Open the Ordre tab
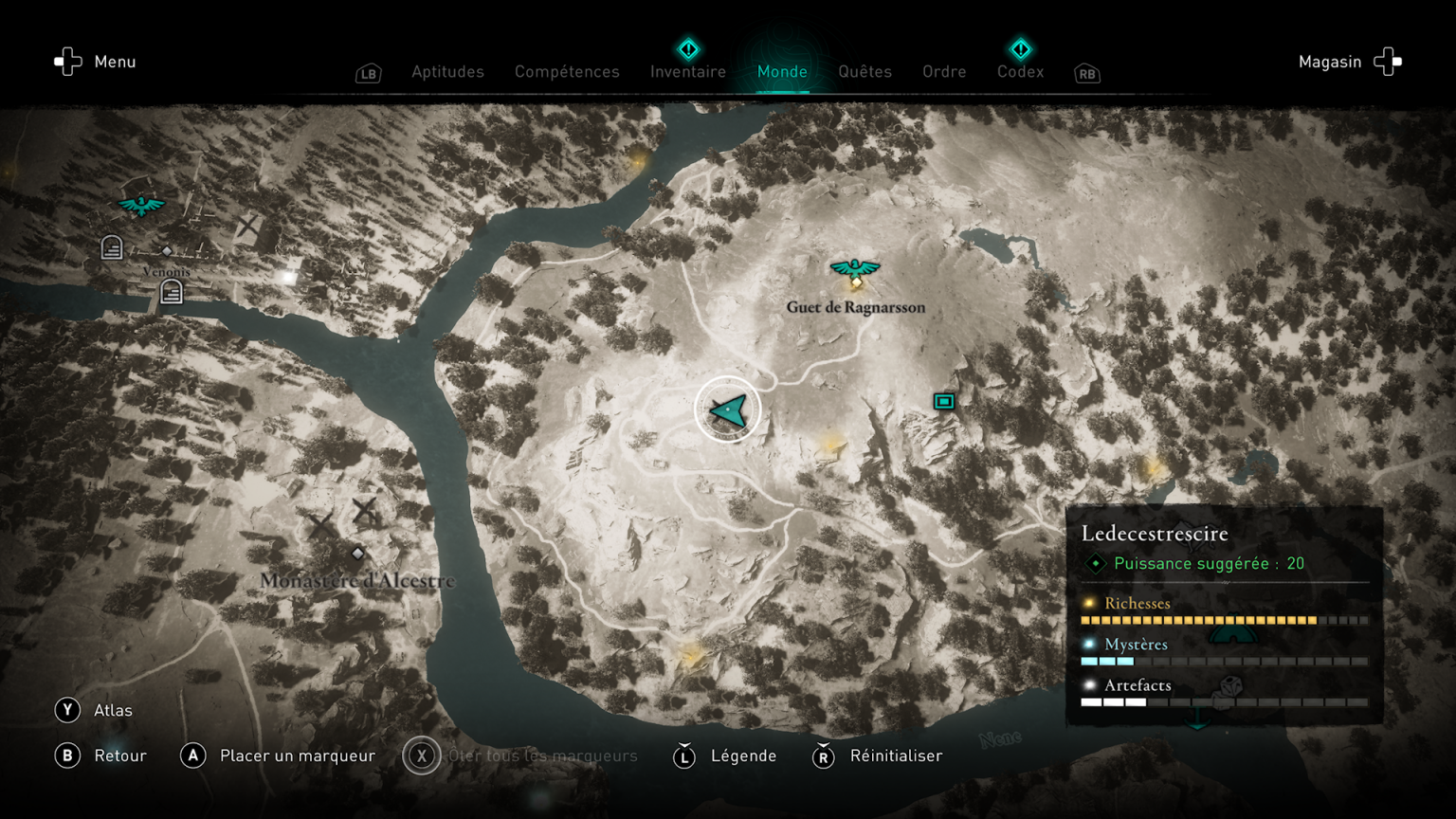The image size is (1456, 819). (944, 72)
